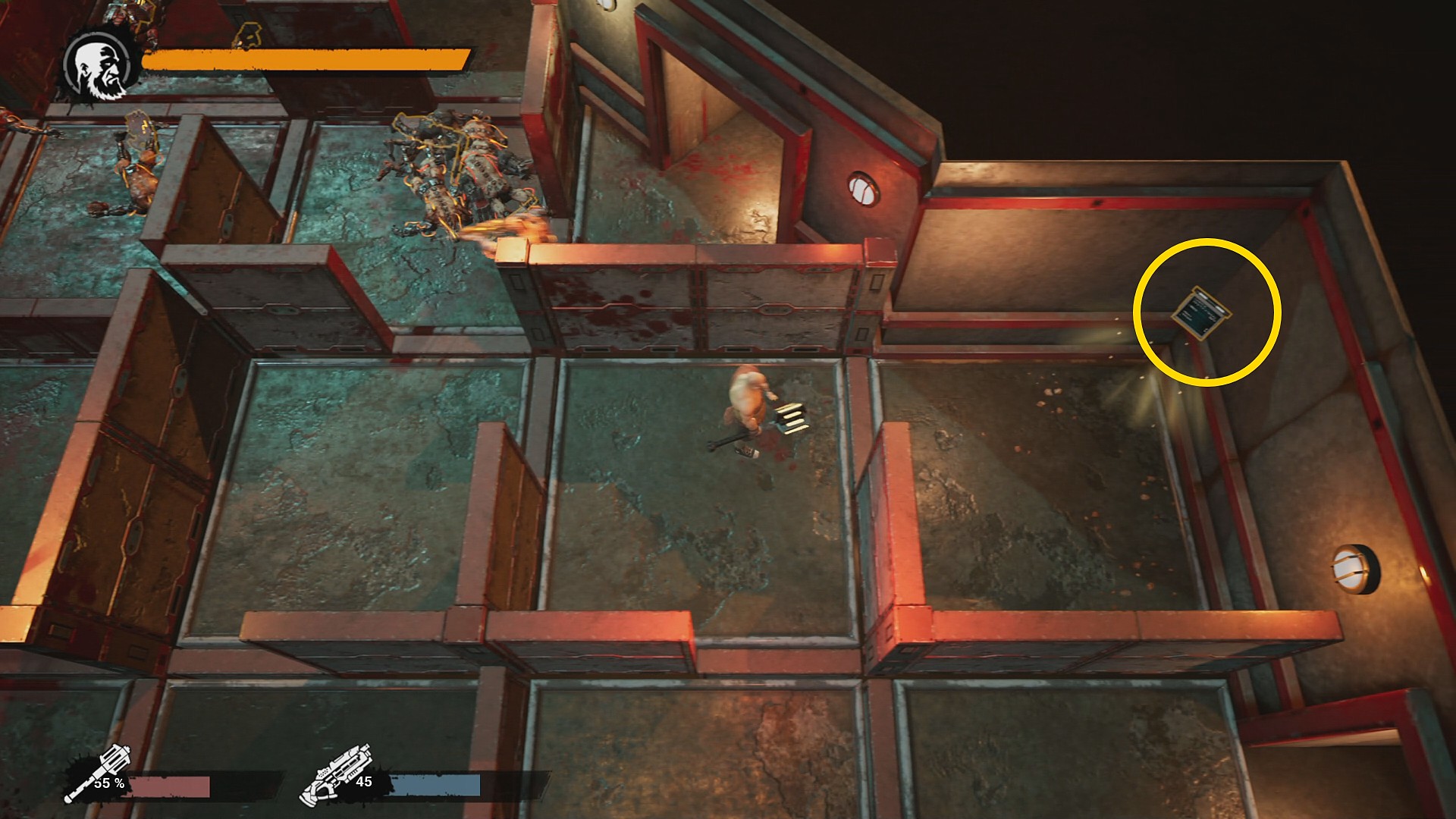The height and width of the screenshot is (819, 1456).
Task: Select the melee hammer weapon icon
Action: coord(96,774)
